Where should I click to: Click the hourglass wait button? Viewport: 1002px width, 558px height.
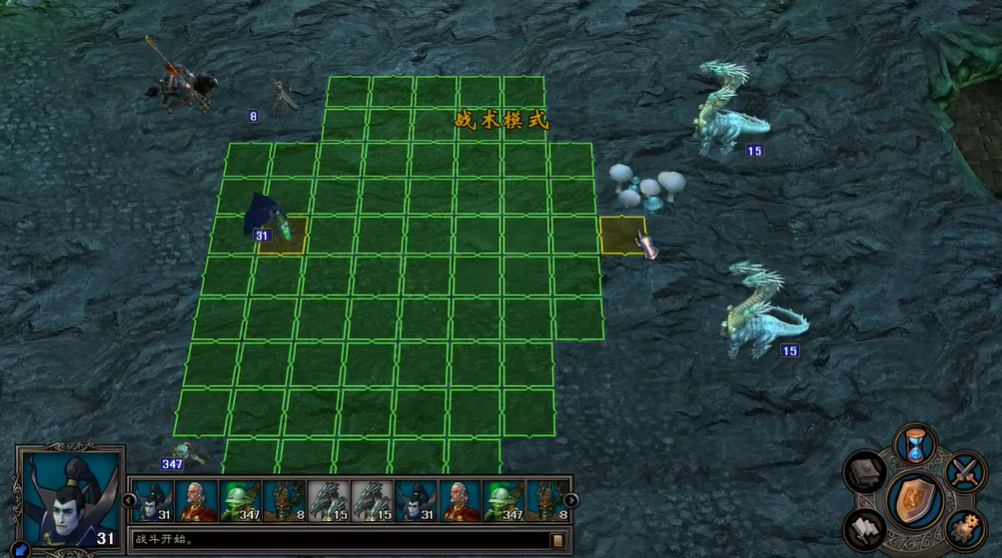tap(915, 443)
